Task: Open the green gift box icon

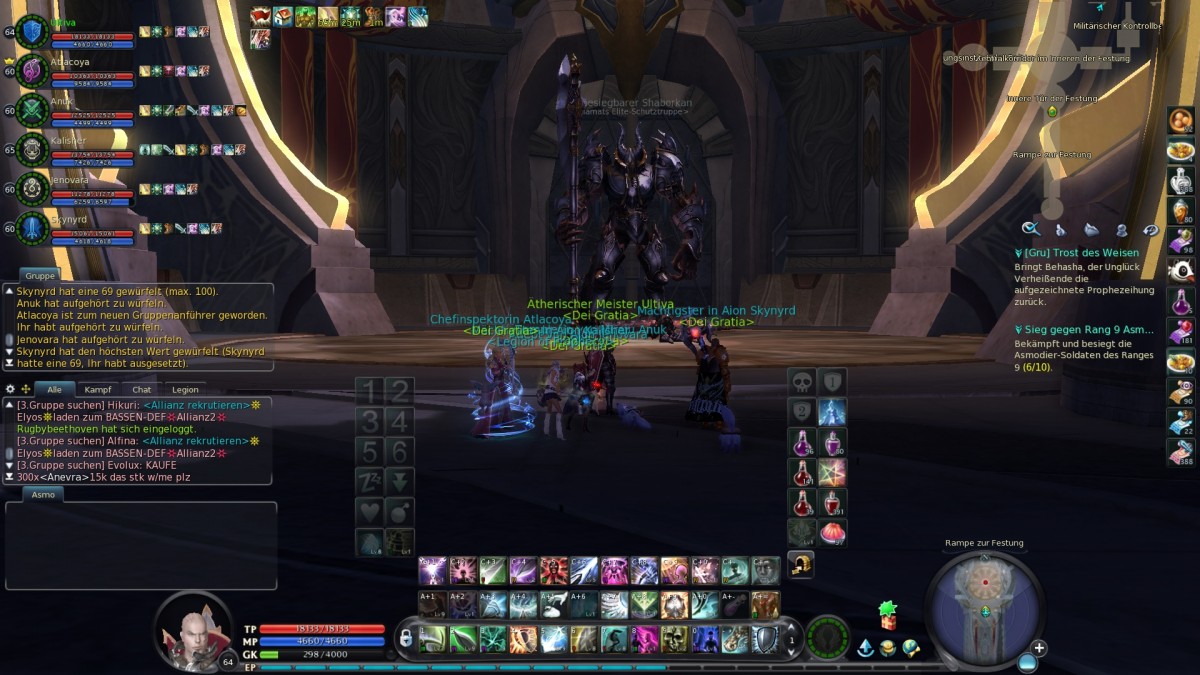Action: [887, 612]
